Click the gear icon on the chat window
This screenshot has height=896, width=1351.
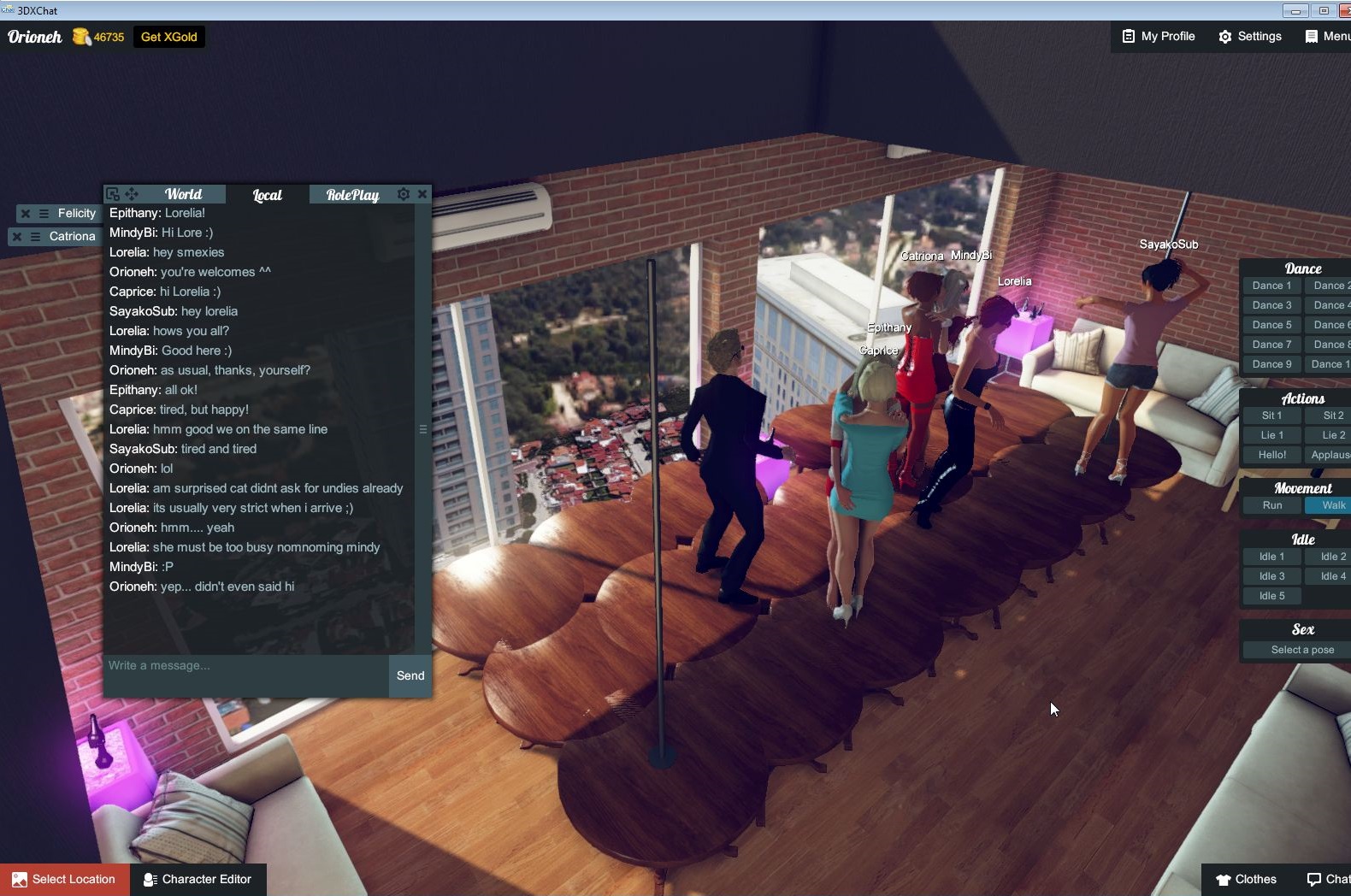pos(403,194)
